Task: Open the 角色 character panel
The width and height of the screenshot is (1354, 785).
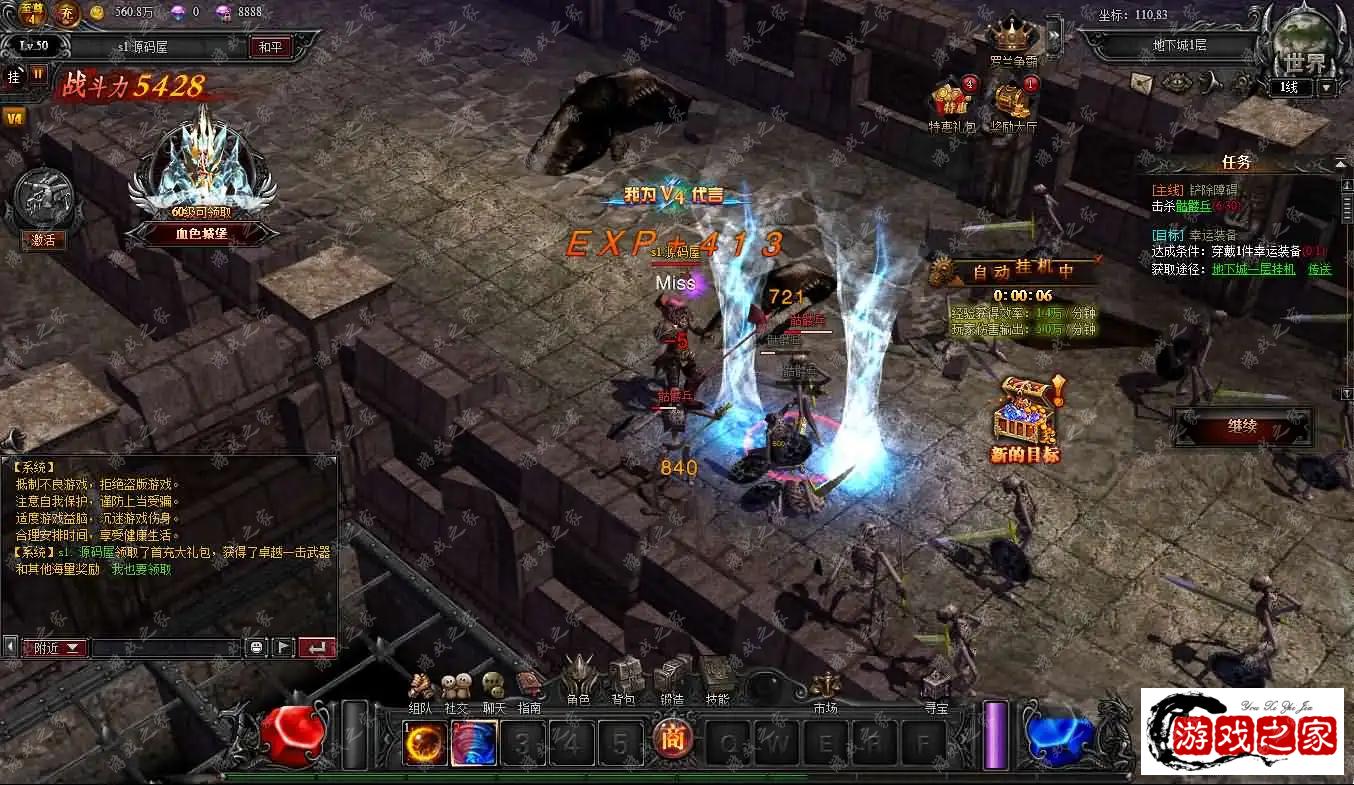Action: click(578, 680)
